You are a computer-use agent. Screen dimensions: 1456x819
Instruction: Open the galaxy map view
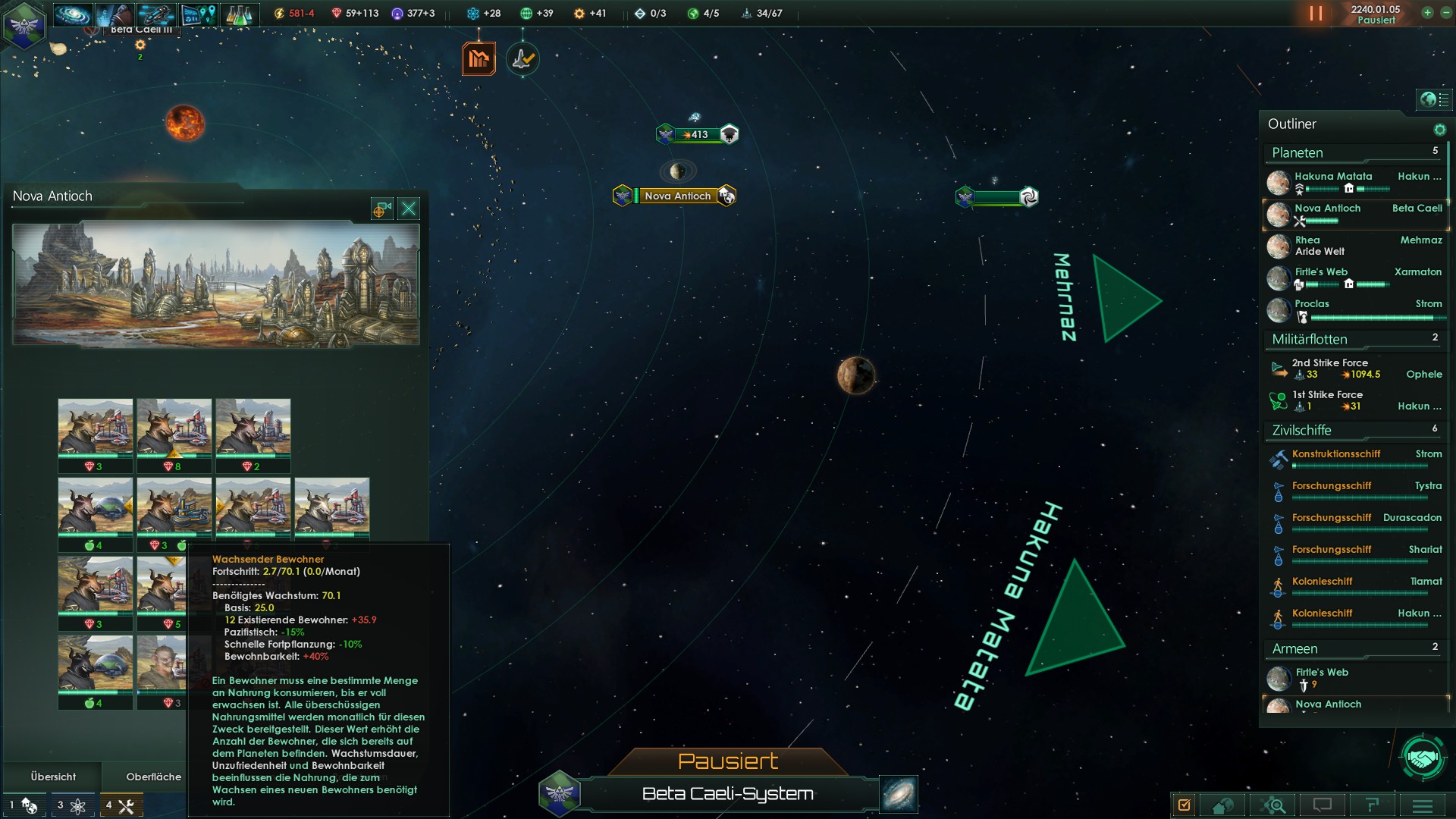tap(899, 793)
